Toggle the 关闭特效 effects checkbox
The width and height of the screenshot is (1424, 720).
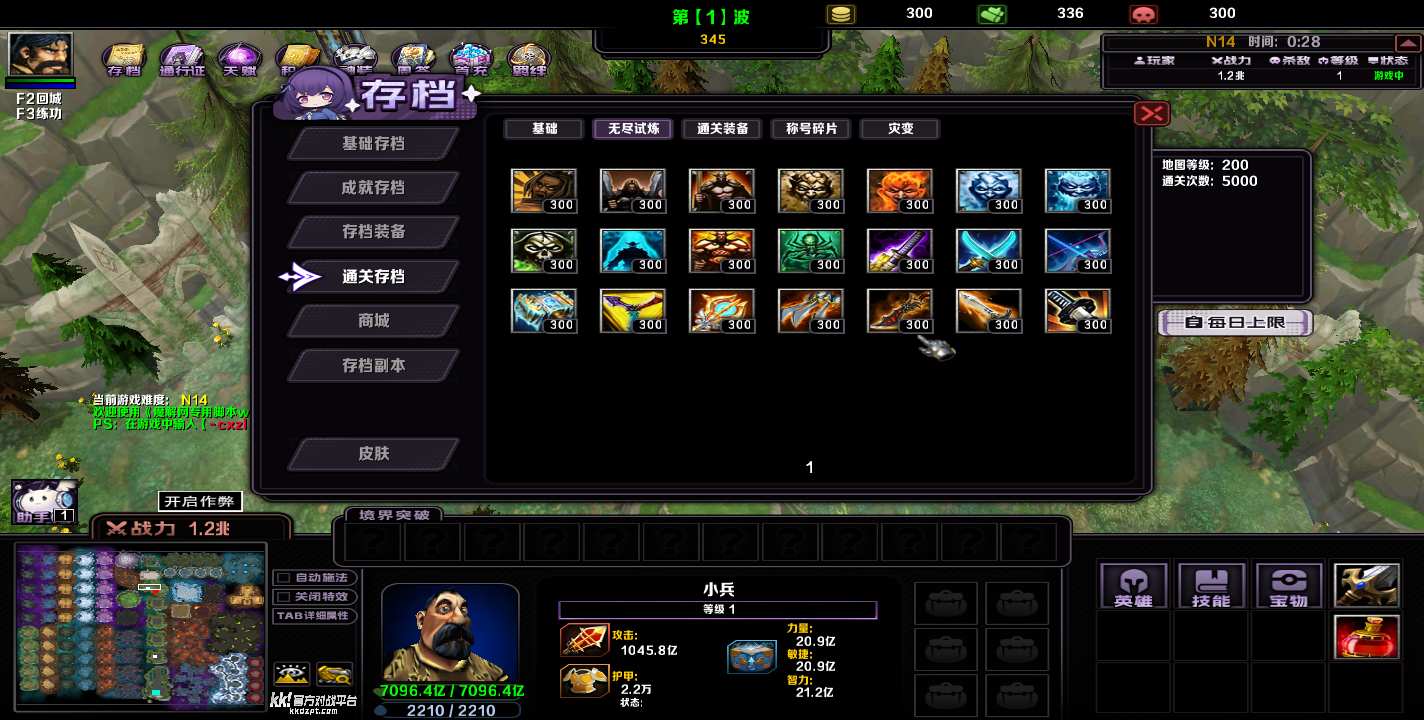coord(284,596)
